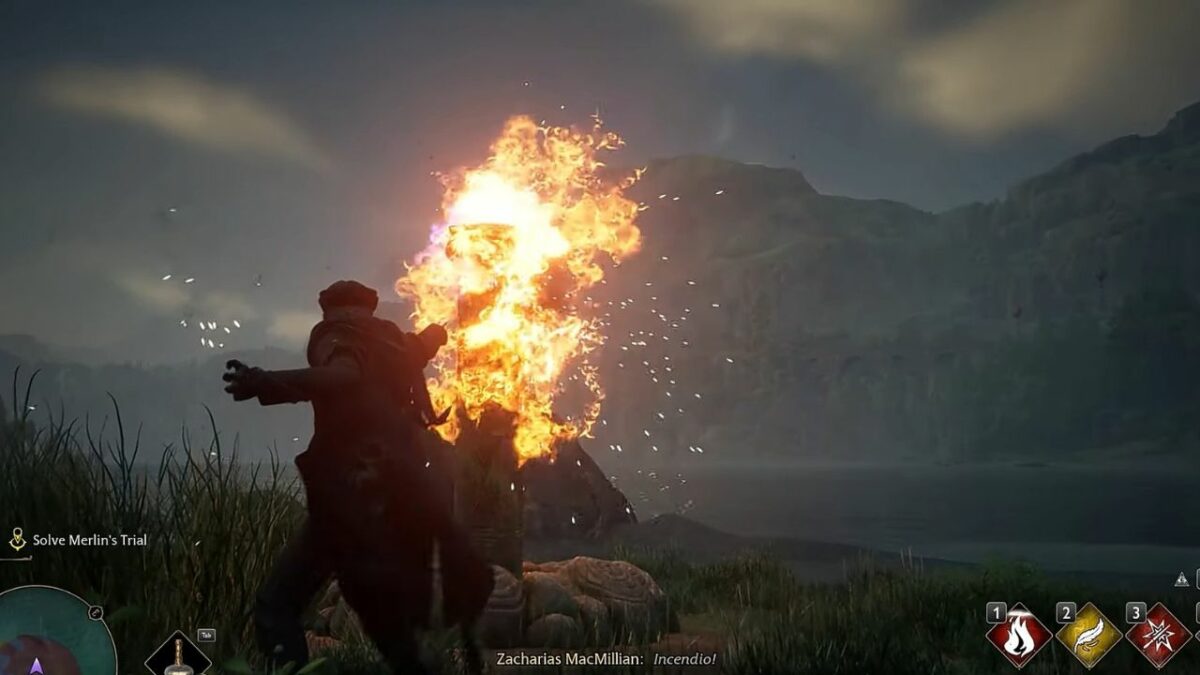Use the potion bottle tool slot

(178, 655)
